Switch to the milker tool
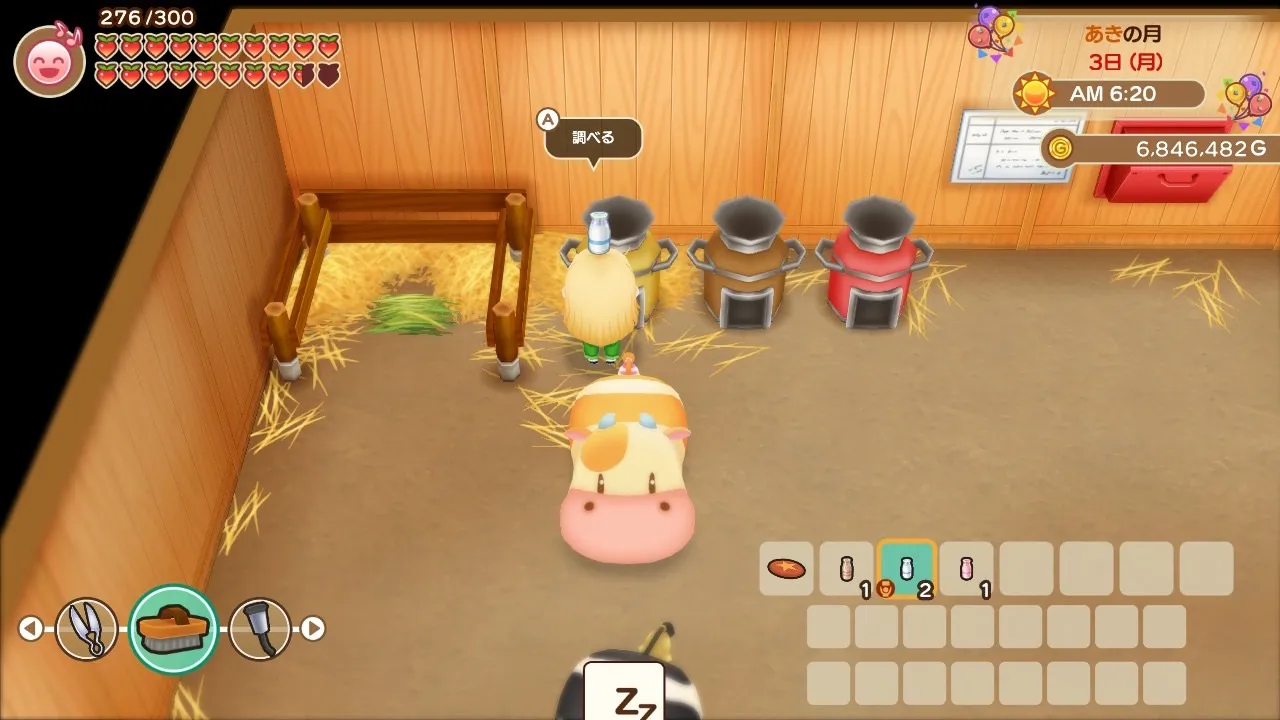1280x720 pixels. tap(259, 629)
